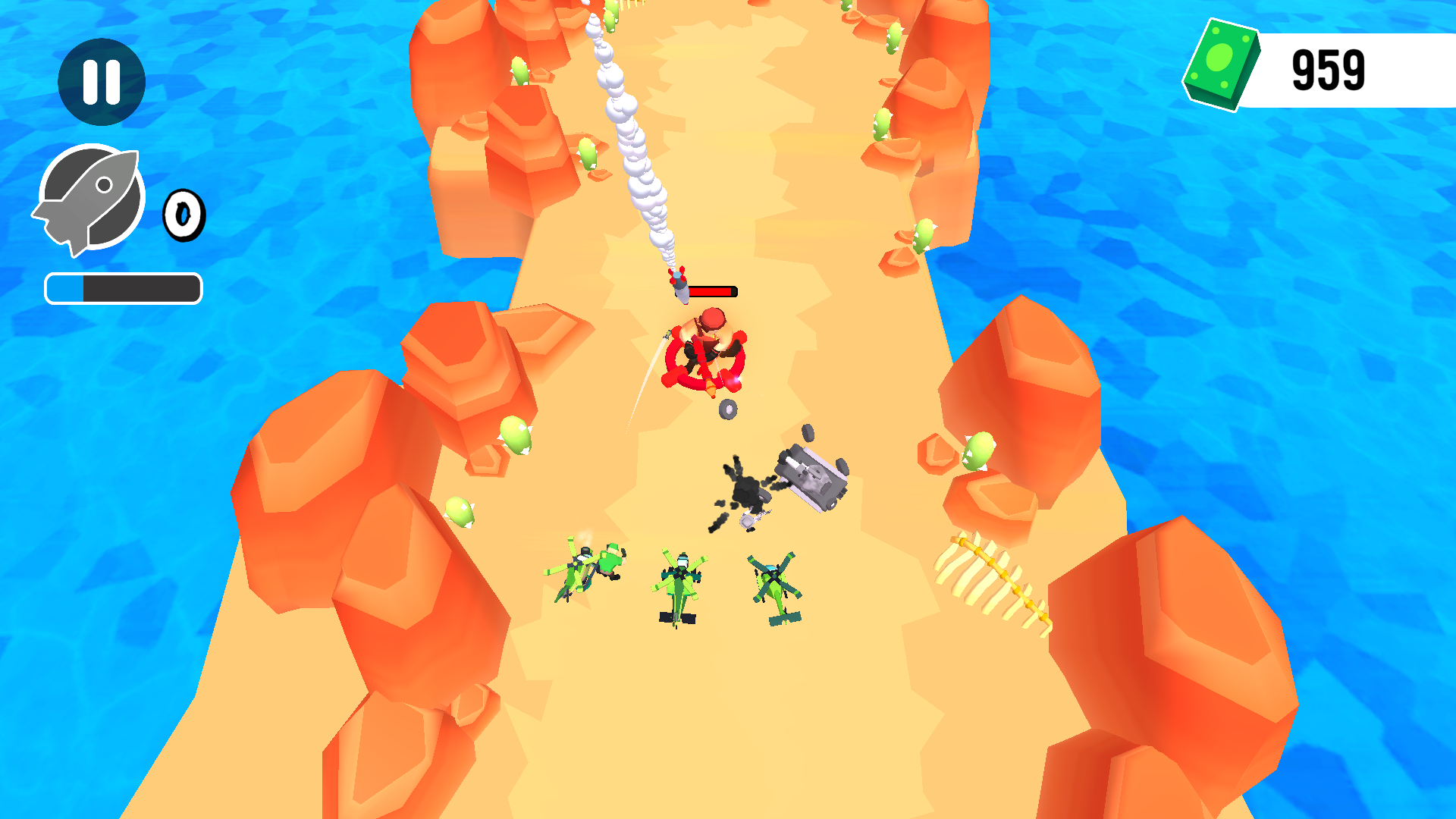Tap the rocket counter showing 0
Image resolution: width=1456 pixels, height=819 pixels.
coord(184,215)
